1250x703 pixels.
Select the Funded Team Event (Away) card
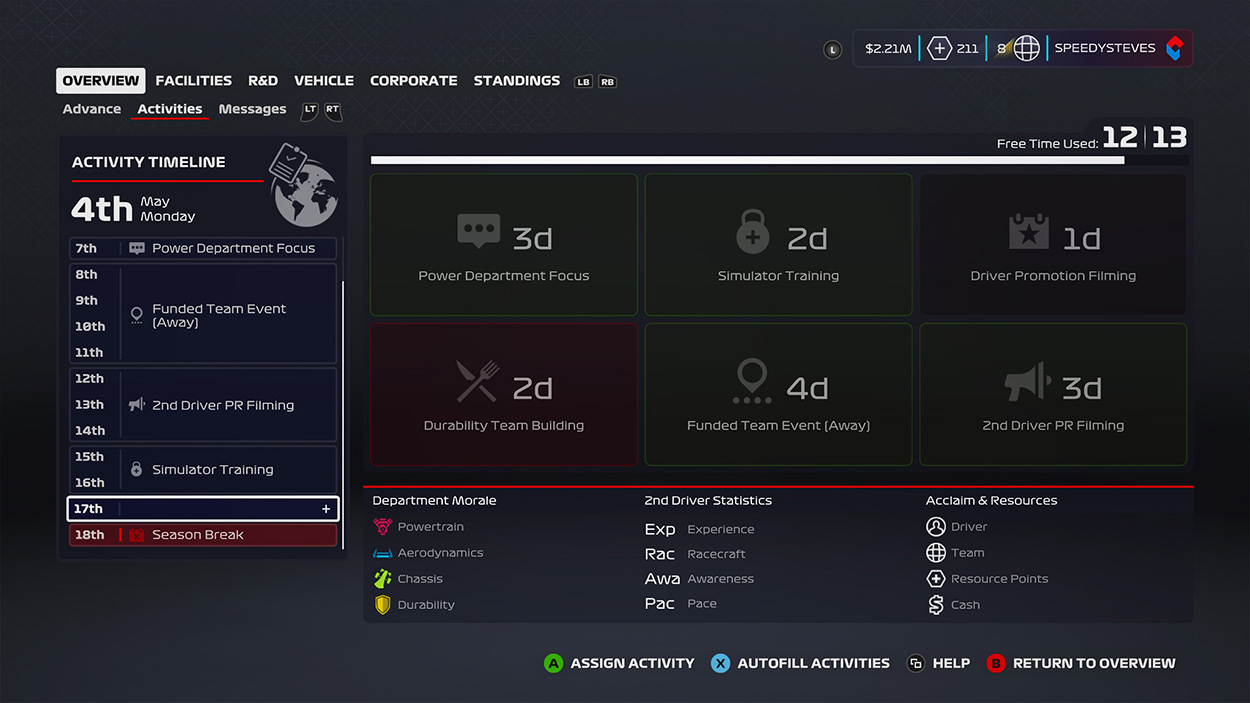[x=778, y=394]
